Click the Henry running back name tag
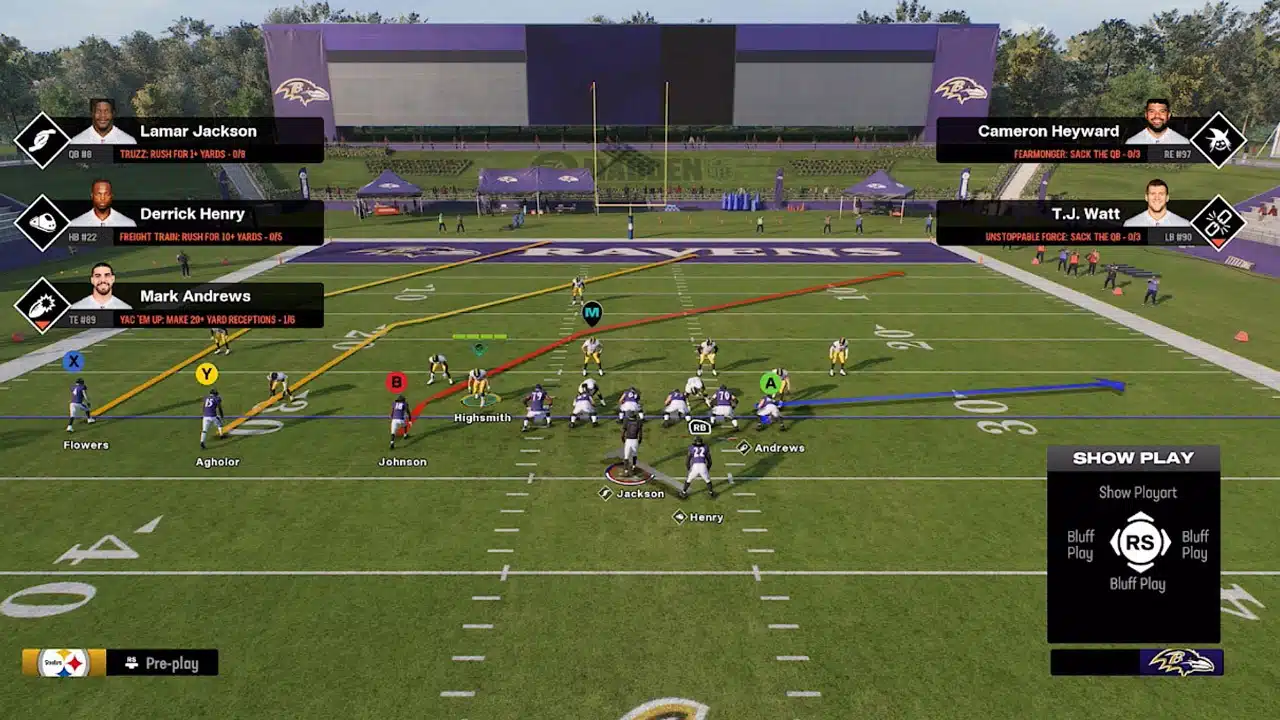This screenshot has height=720, width=1280. [706, 517]
